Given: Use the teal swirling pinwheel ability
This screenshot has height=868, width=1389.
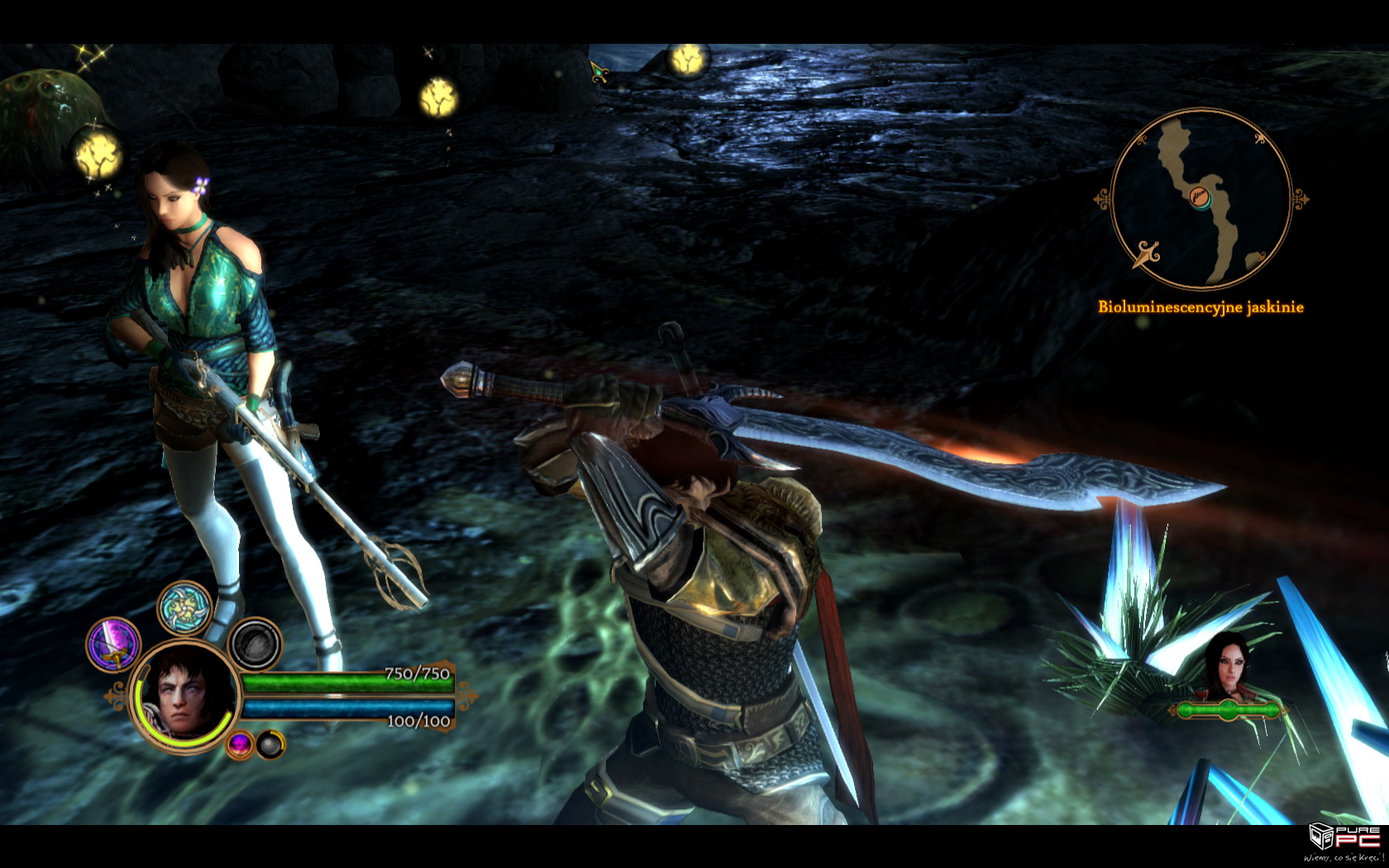Looking at the screenshot, I should (184, 608).
